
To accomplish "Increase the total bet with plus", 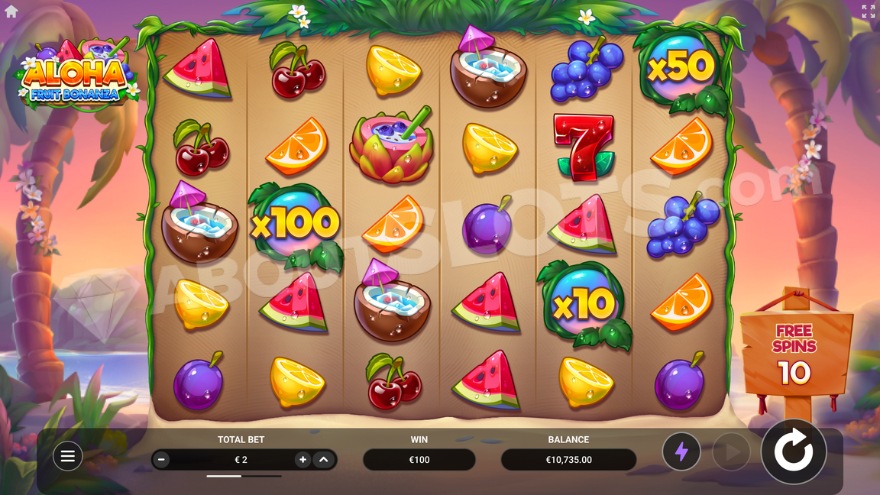I will [302, 460].
